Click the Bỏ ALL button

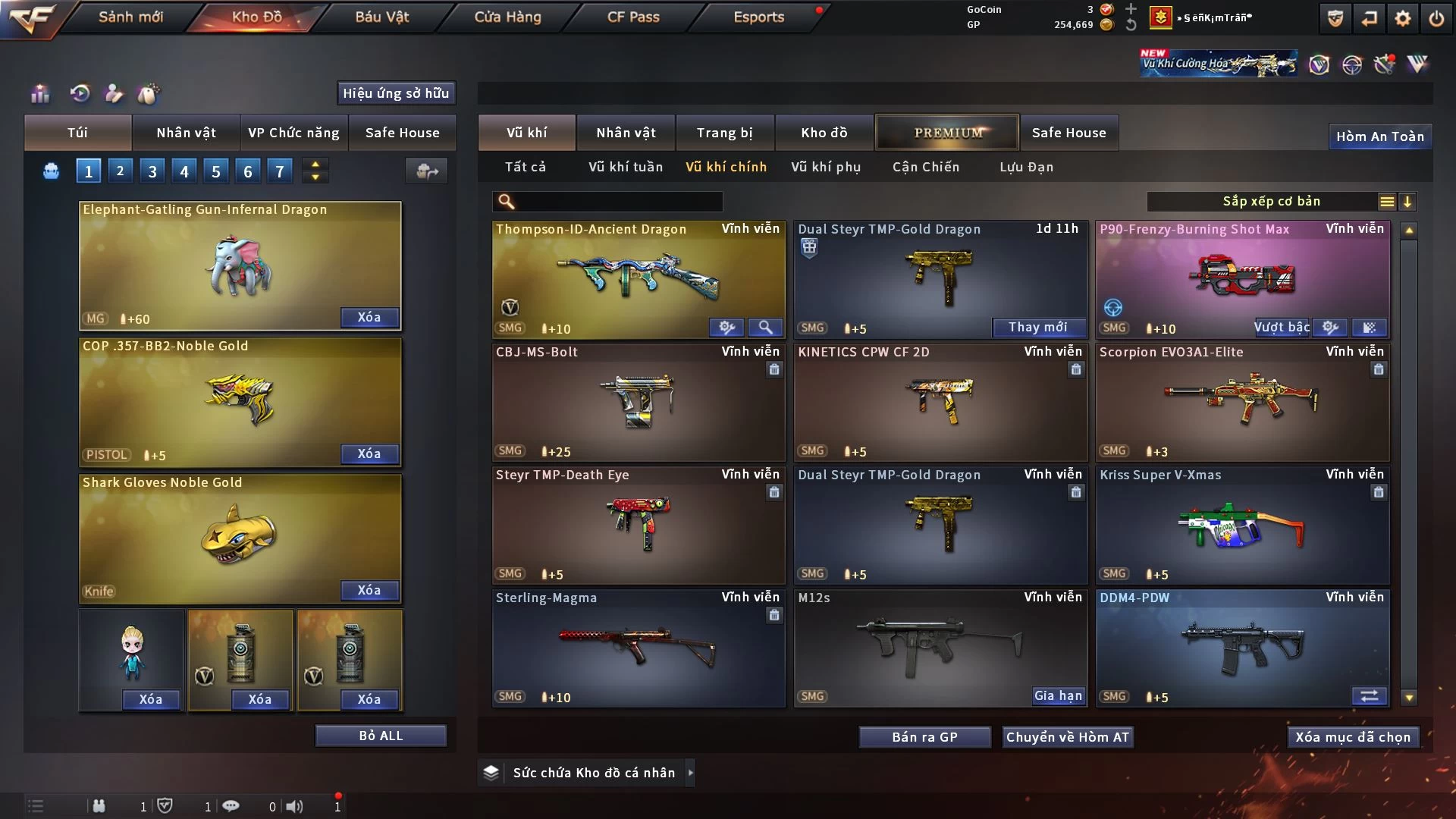[381, 736]
